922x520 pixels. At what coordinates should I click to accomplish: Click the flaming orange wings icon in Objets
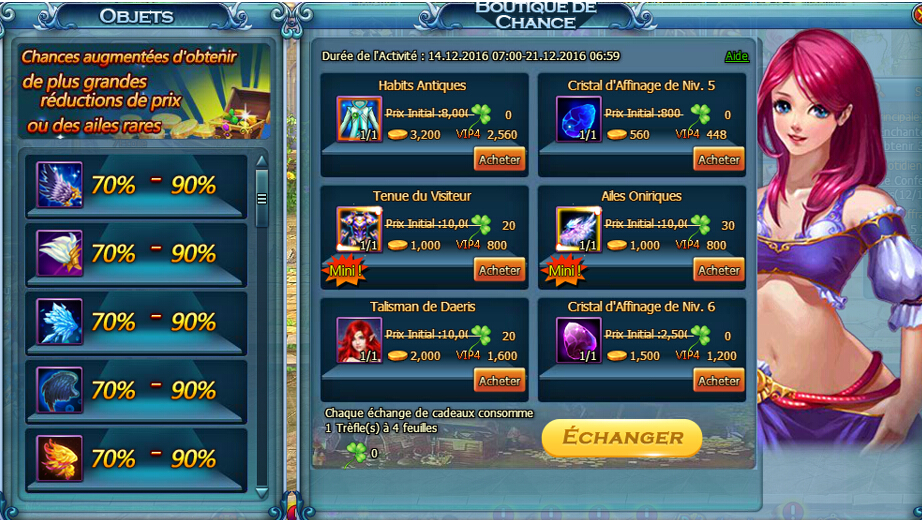[x=59, y=458]
